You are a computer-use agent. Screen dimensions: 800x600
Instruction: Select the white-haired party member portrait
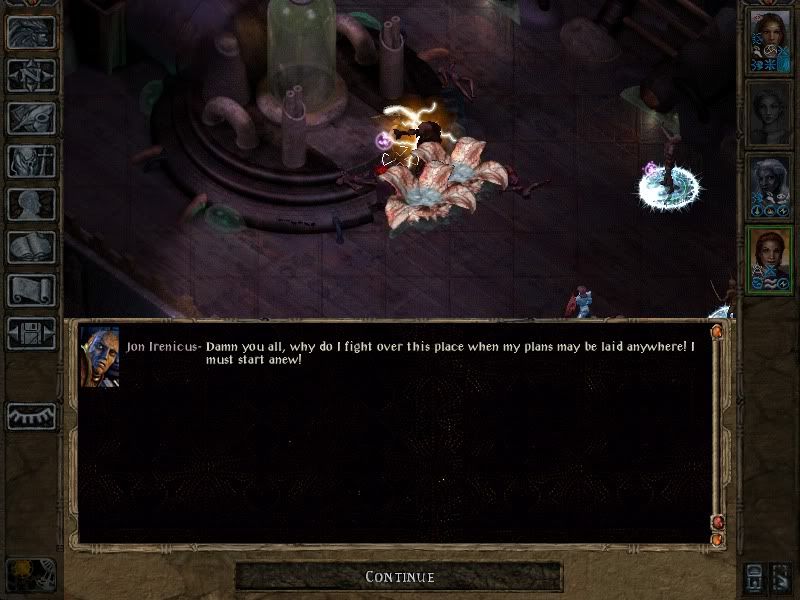[x=769, y=187]
